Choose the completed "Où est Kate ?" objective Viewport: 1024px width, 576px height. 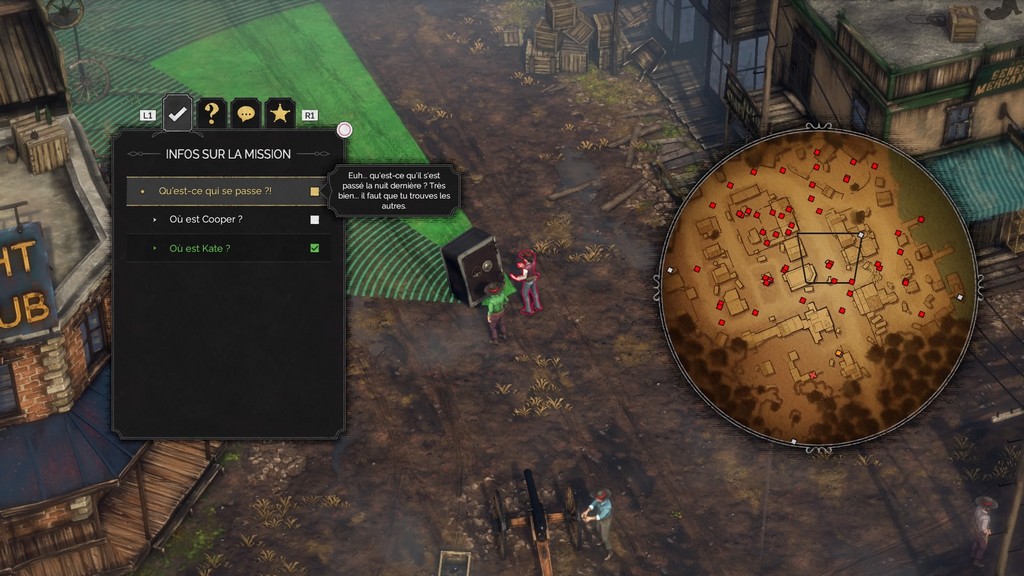[x=200, y=248]
